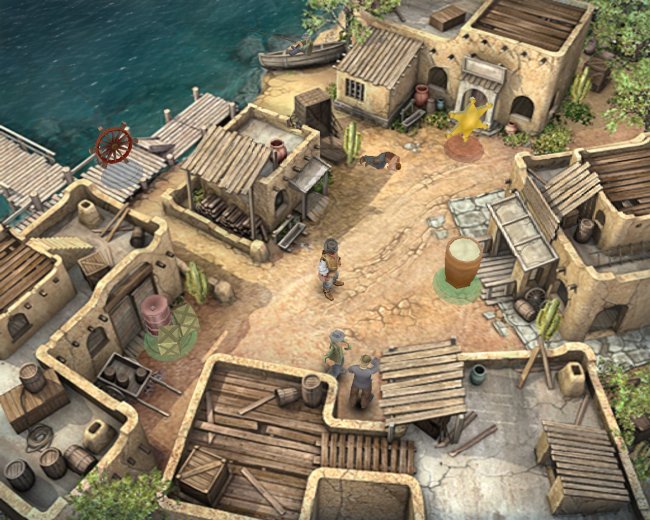650x520 pixels.
Task: Click the red ship wheel marker
Action: tap(113, 145)
